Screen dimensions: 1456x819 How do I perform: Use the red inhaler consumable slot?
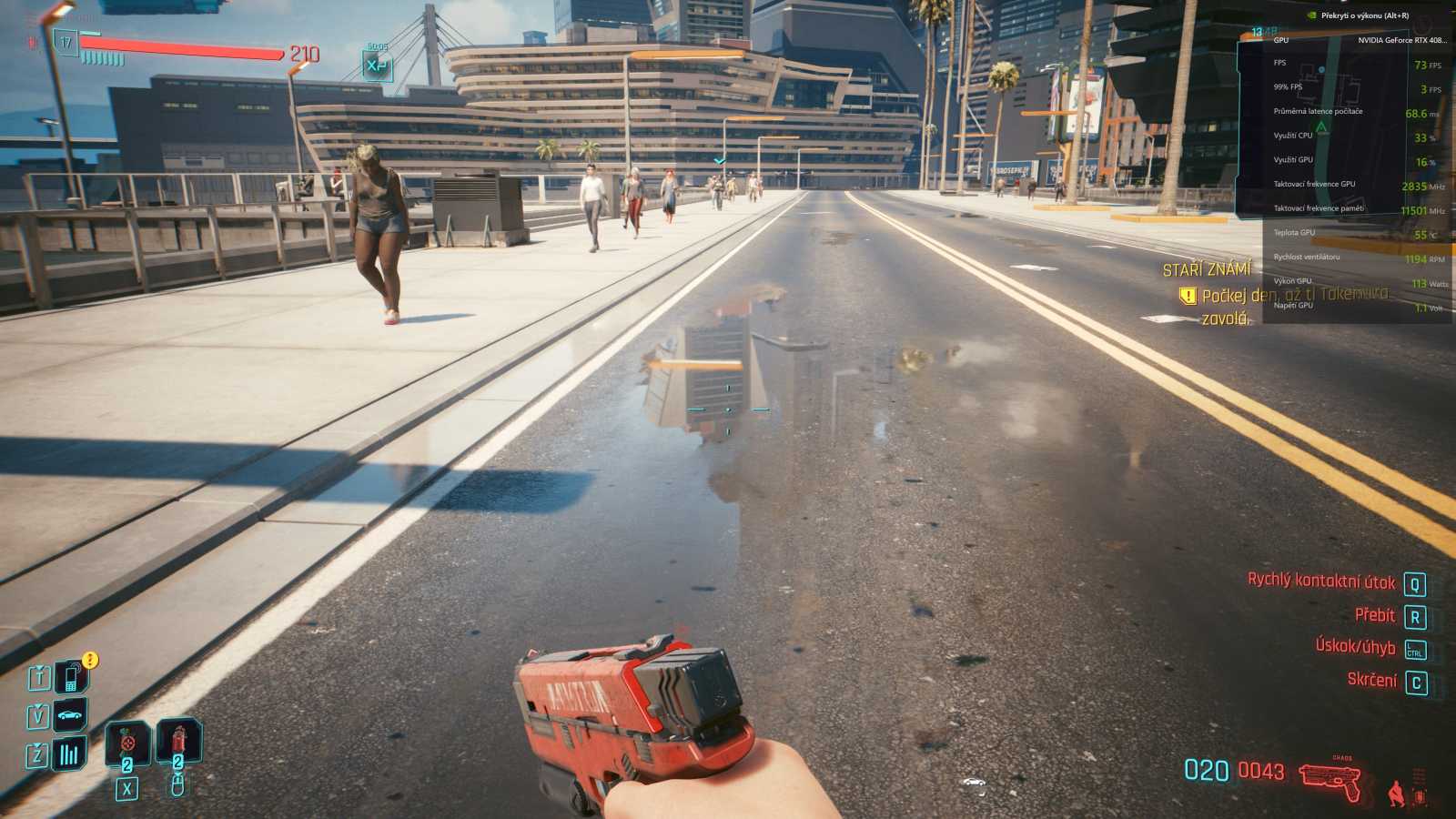(178, 742)
